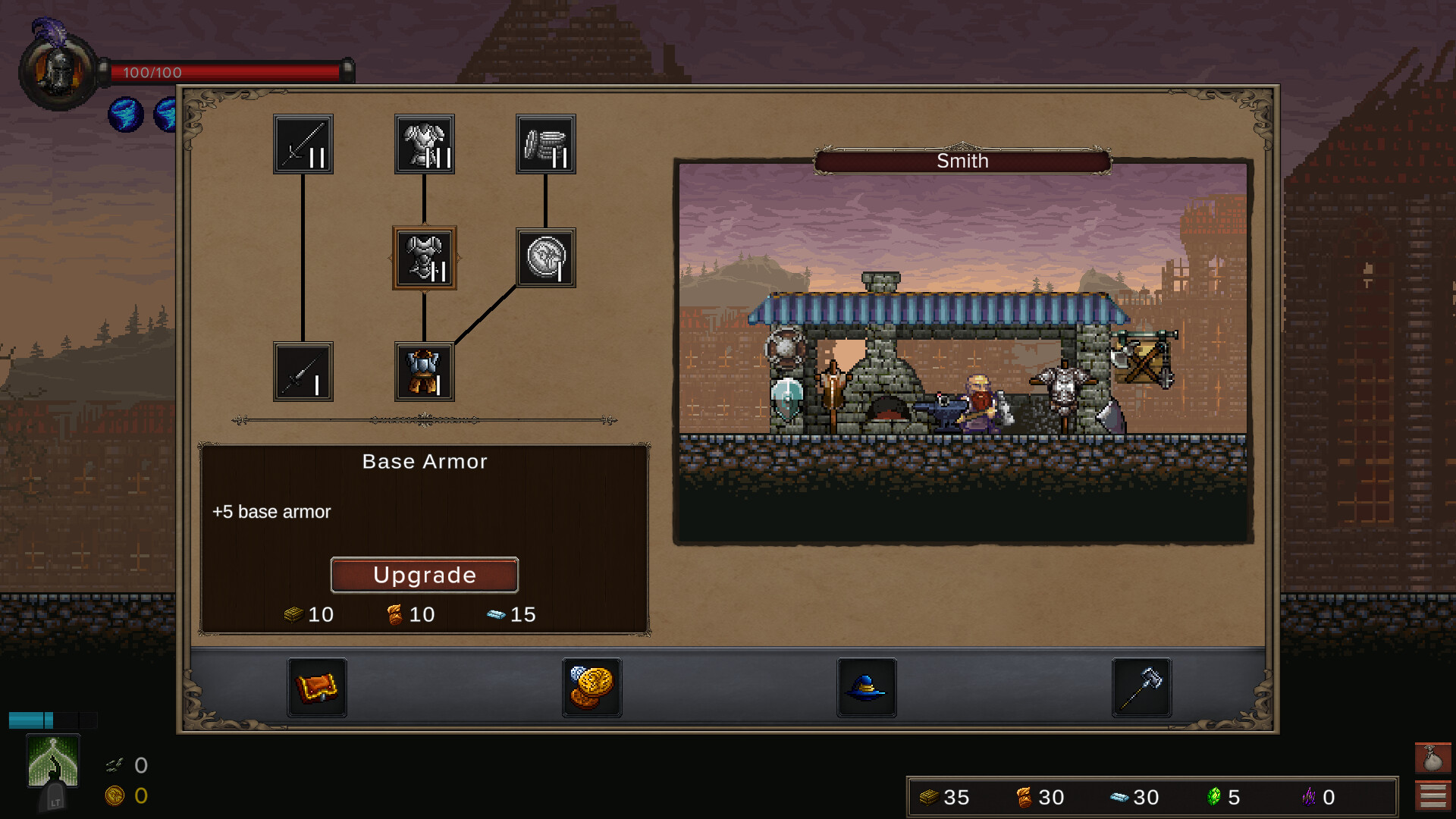This screenshot has width=1456, height=819.
Task: Open the red bellows tab at the bottom
Action: pos(317,687)
